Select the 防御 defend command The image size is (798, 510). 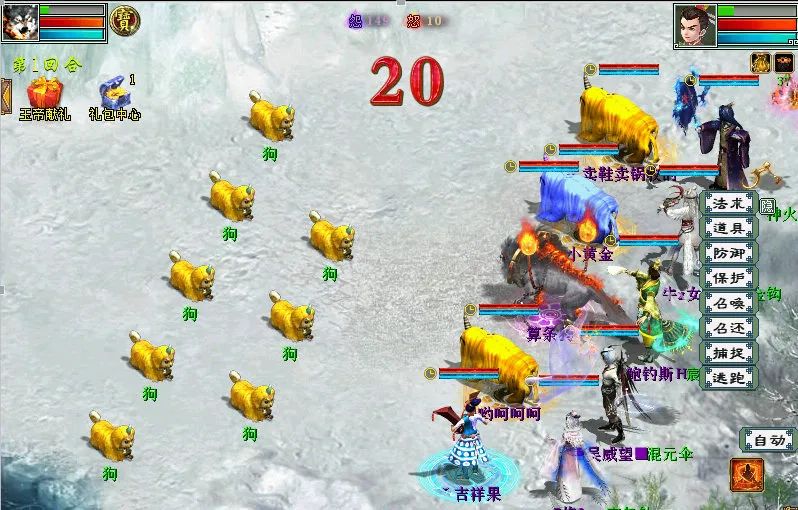pyautogui.click(x=729, y=253)
